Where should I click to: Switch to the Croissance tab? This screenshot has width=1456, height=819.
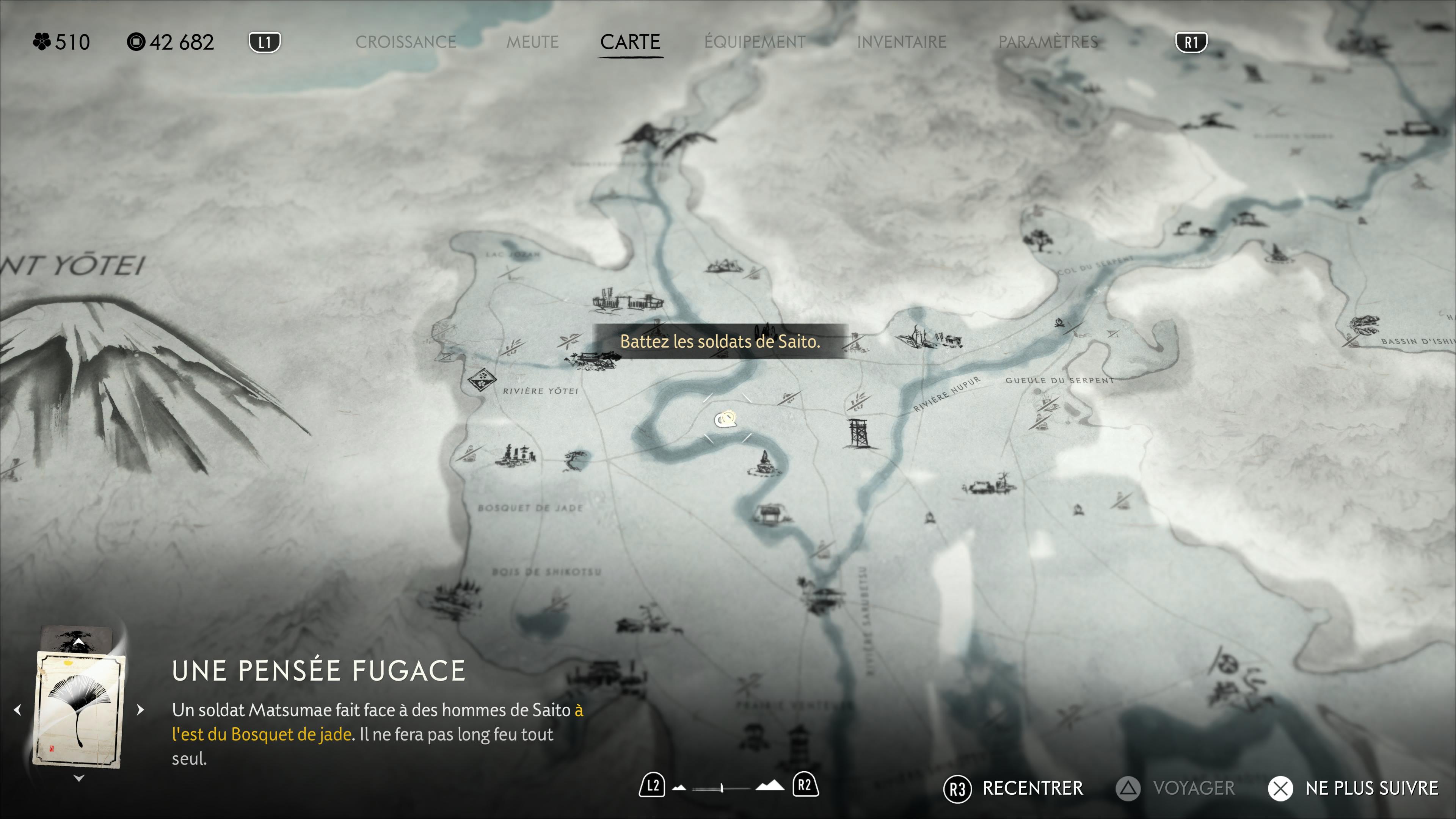[405, 42]
